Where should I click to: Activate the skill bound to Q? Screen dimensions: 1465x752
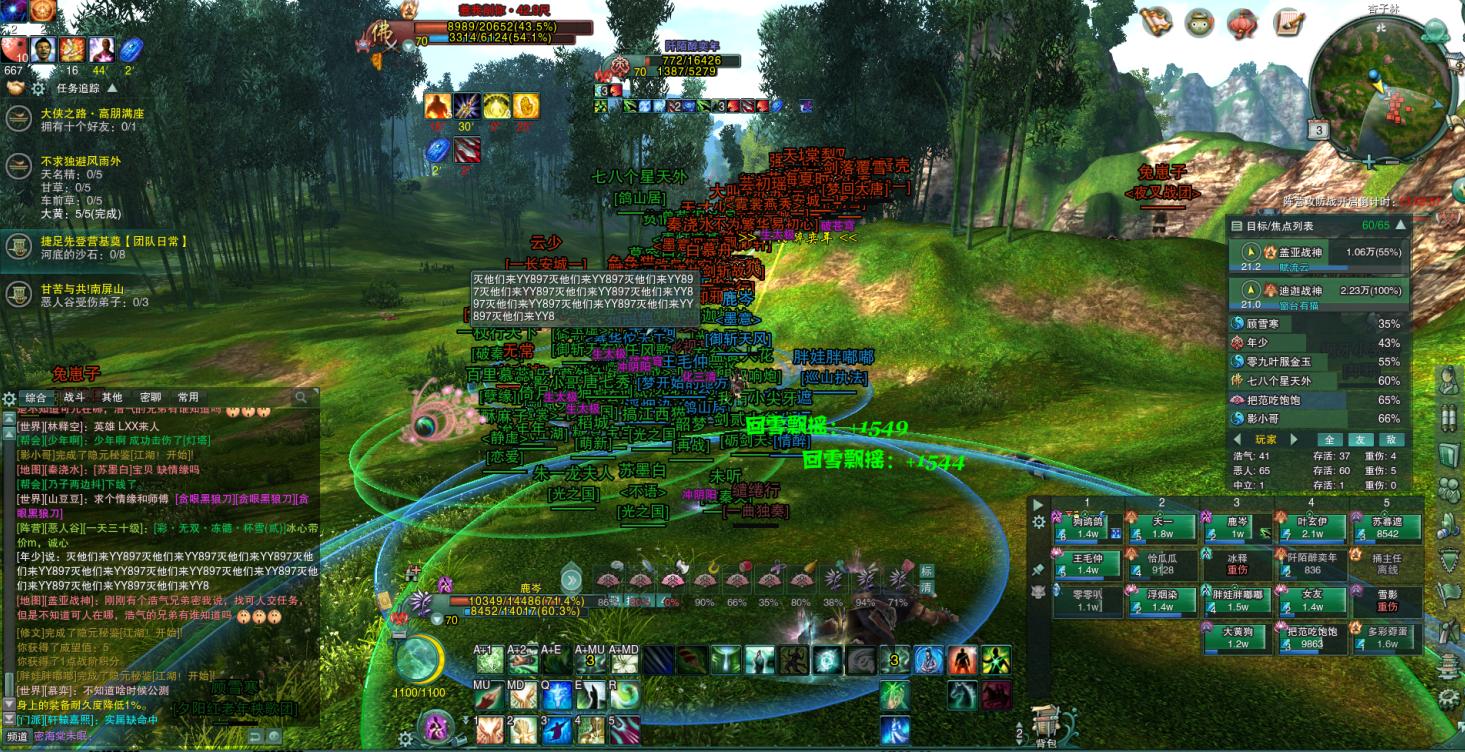[556, 693]
